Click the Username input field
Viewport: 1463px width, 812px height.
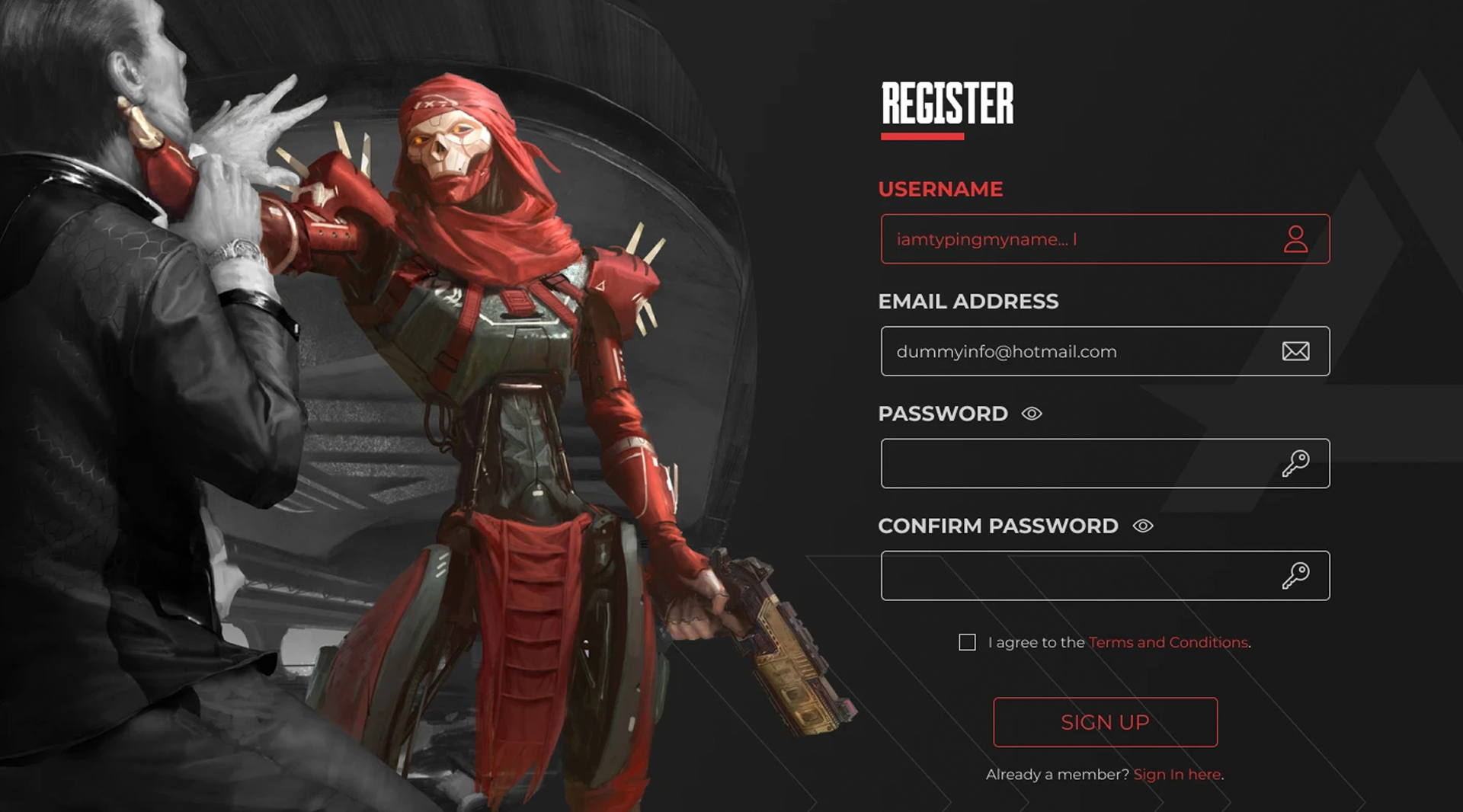1082,239
